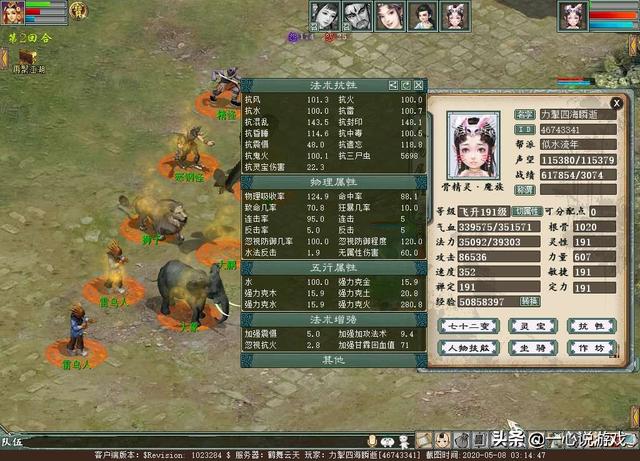Open the 作坊 workshop panel
This screenshot has height=461, width=640.
(592, 348)
